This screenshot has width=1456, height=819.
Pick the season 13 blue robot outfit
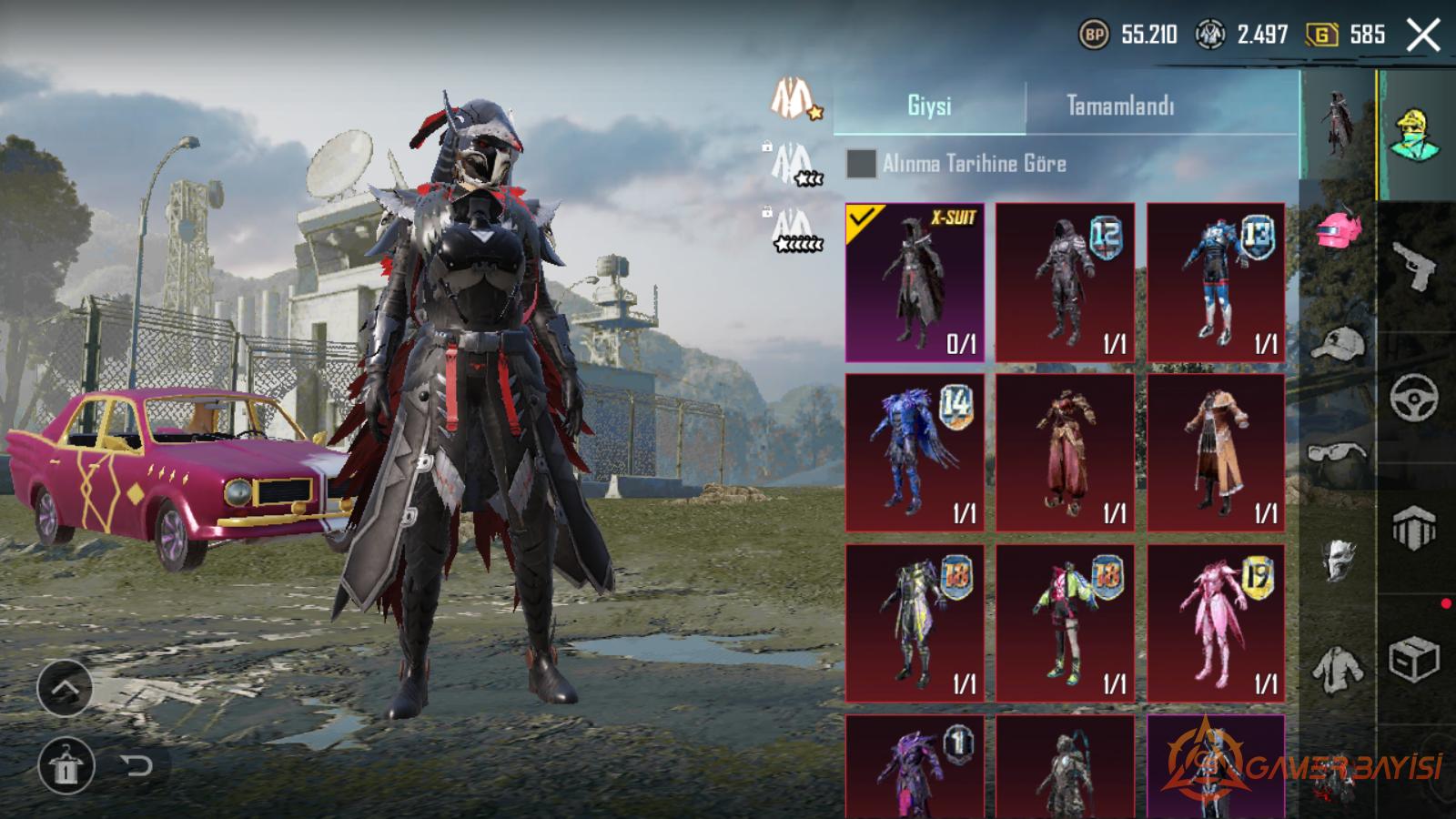(x=1216, y=282)
